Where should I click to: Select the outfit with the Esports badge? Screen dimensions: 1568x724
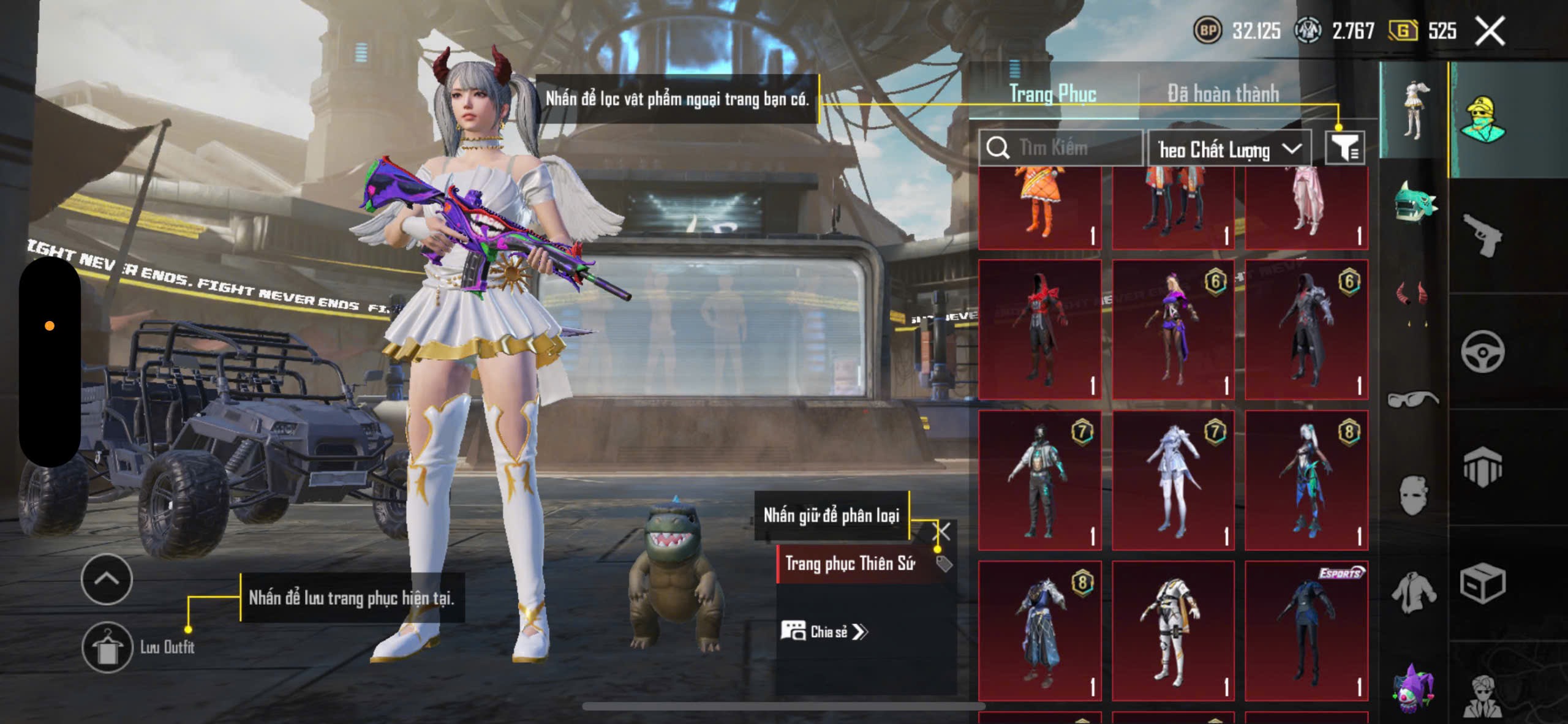(1306, 630)
